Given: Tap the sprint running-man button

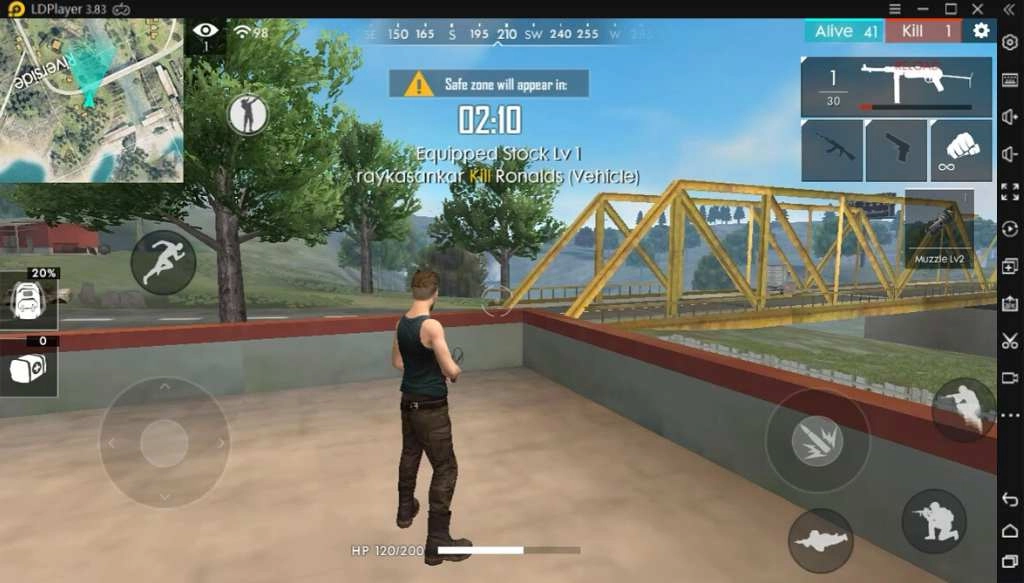Looking at the screenshot, I should pos(163,262).
